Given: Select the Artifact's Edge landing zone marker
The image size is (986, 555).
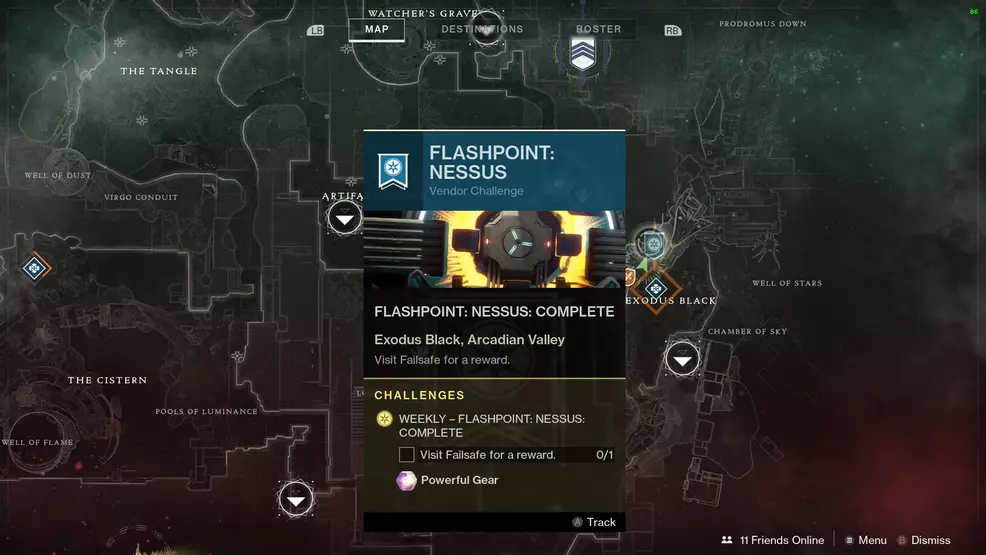Looking at the screenshot, I should tap(345, 217).
